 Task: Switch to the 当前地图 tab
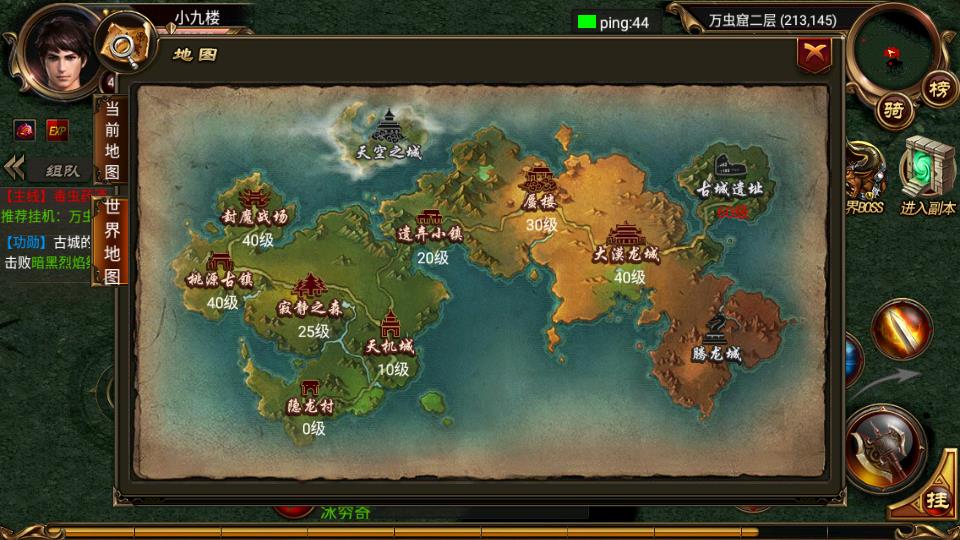111,140
